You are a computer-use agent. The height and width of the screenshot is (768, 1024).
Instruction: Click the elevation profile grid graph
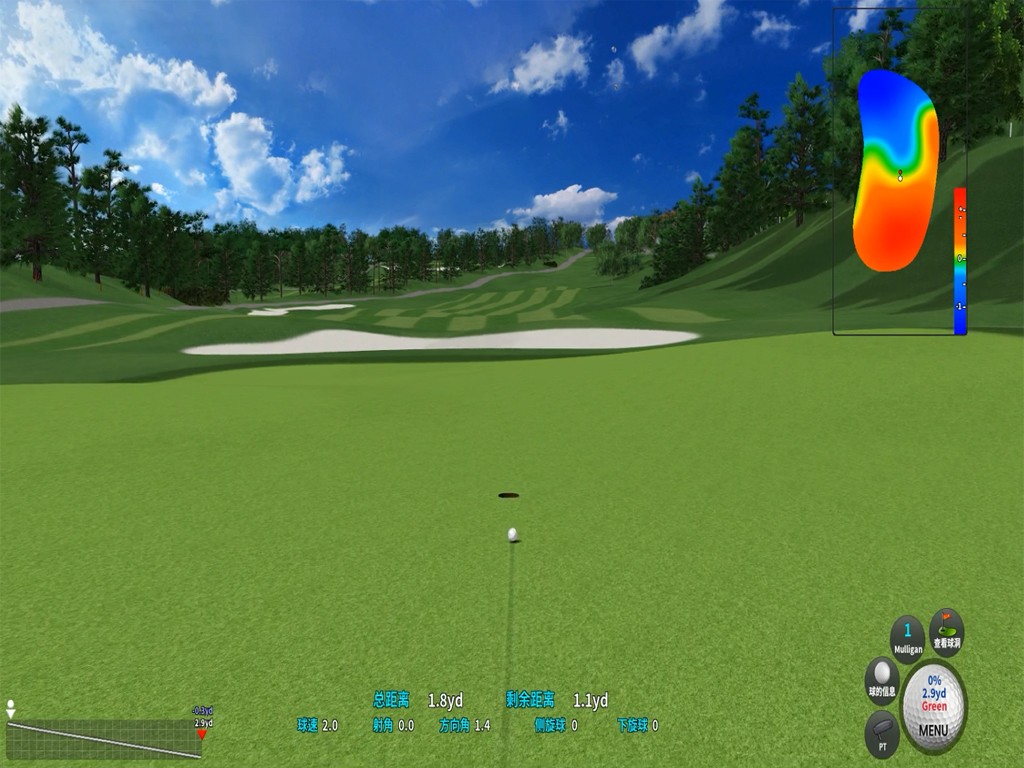click(103, 739)
